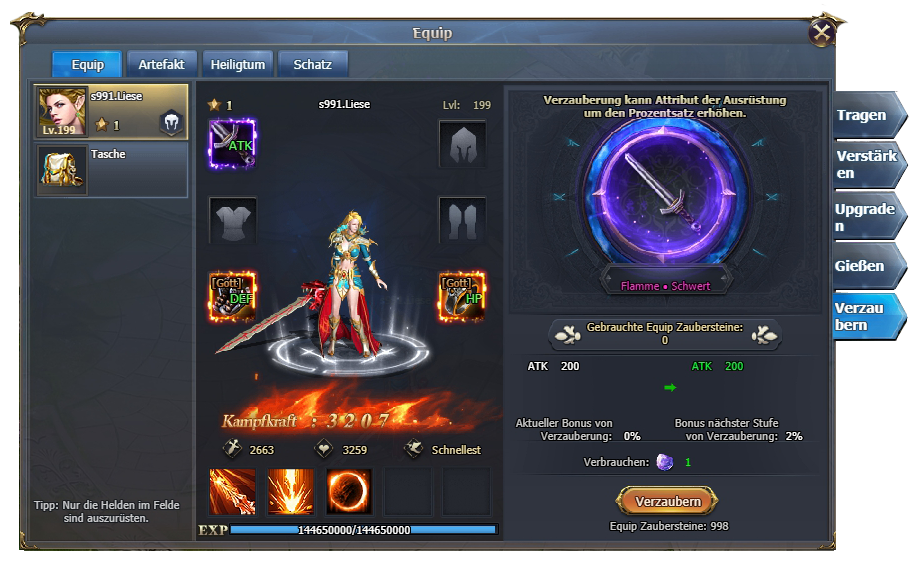Screen dimensions: 924x571
Task: Switch to the Artefakt tab
Action: click(x=161, y=64)
